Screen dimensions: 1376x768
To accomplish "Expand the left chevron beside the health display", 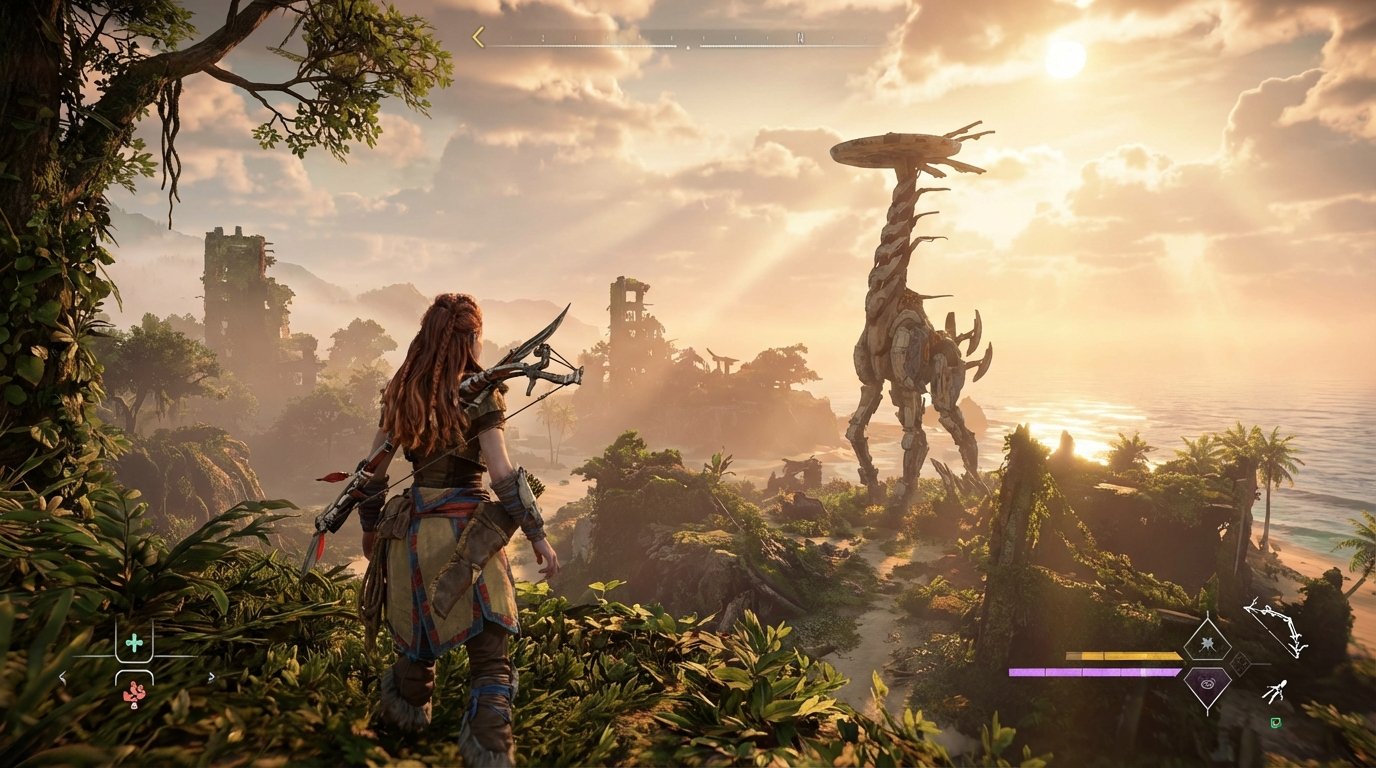I will [x=62, y=677].
